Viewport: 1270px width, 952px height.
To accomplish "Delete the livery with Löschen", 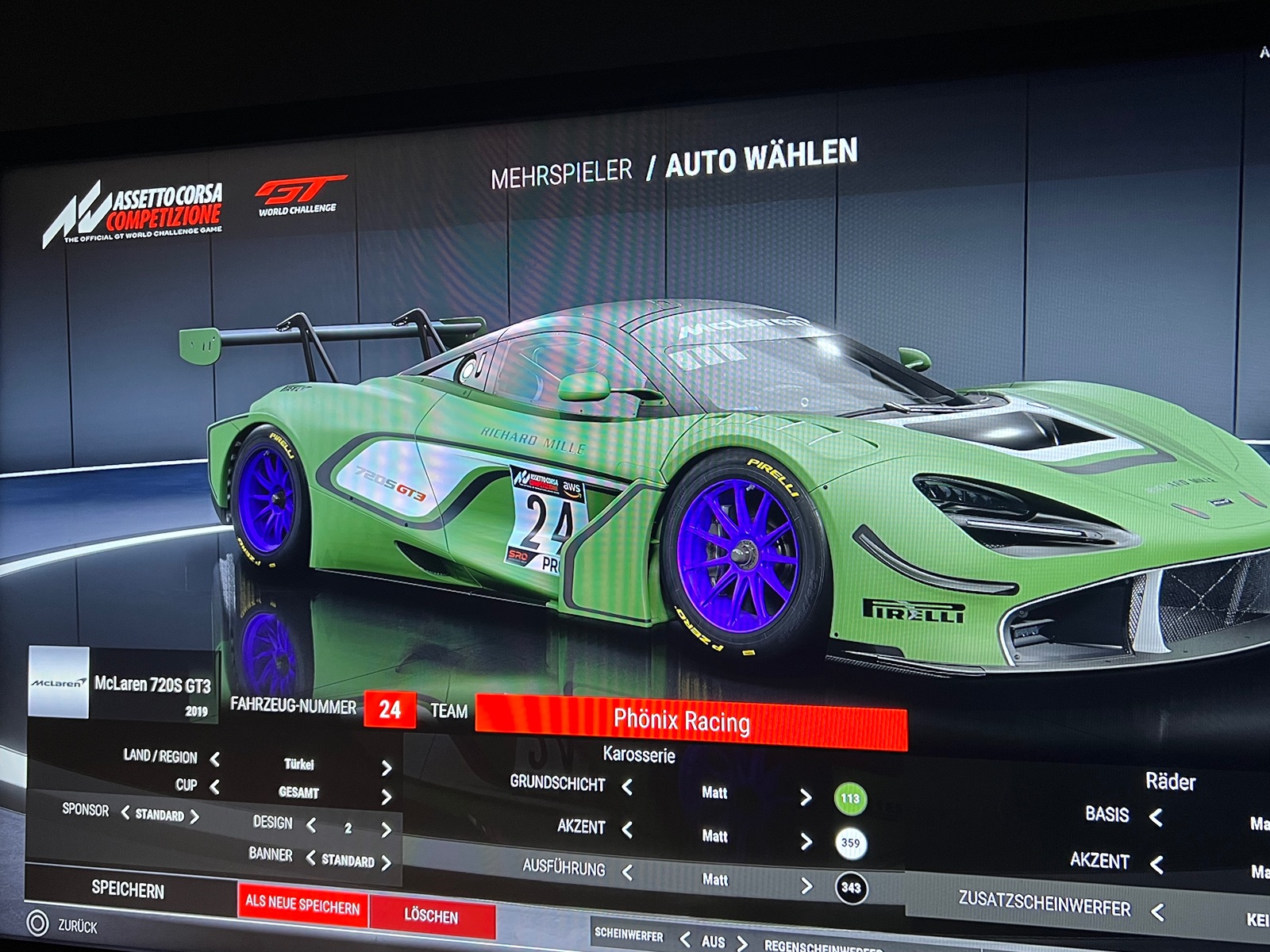I will tap(431, 916).
